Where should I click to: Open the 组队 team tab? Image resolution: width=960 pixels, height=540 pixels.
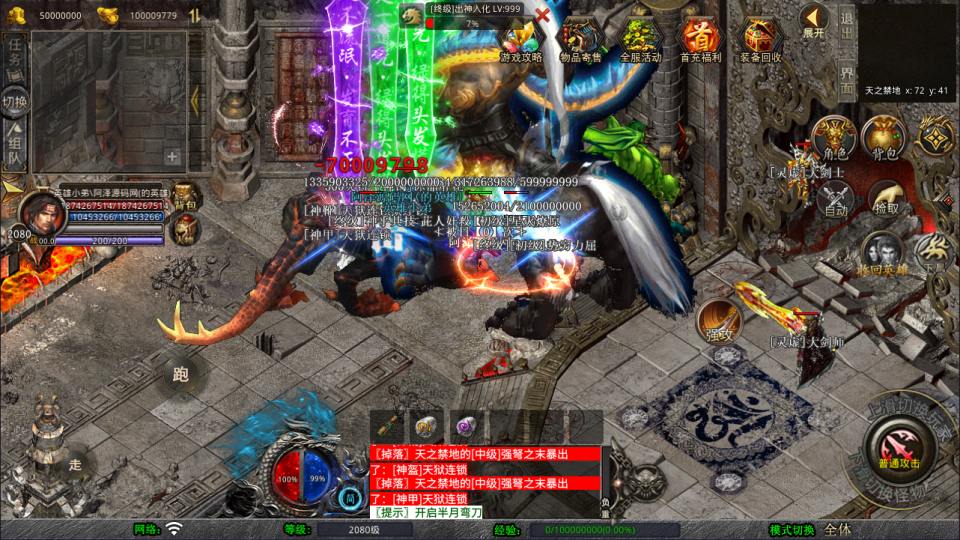[15, 143]
